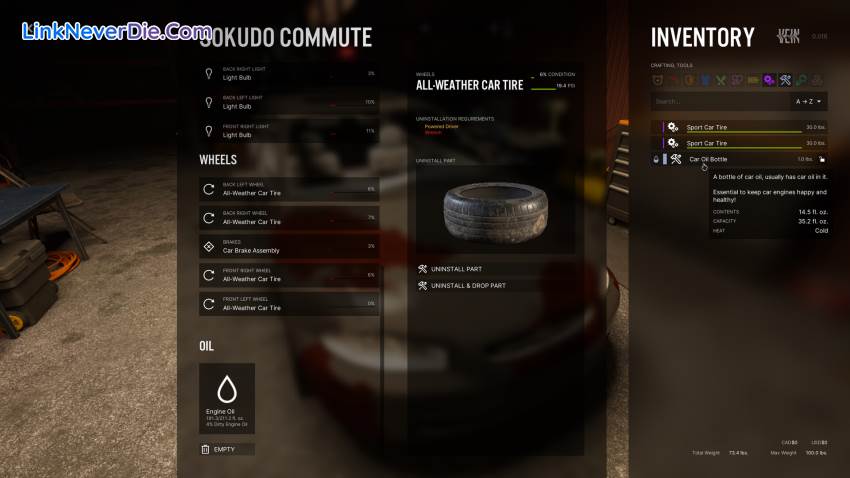Select the Back Left Light bulb row
This screenshot has height=478, width=850.
click(x=289, y=102)
